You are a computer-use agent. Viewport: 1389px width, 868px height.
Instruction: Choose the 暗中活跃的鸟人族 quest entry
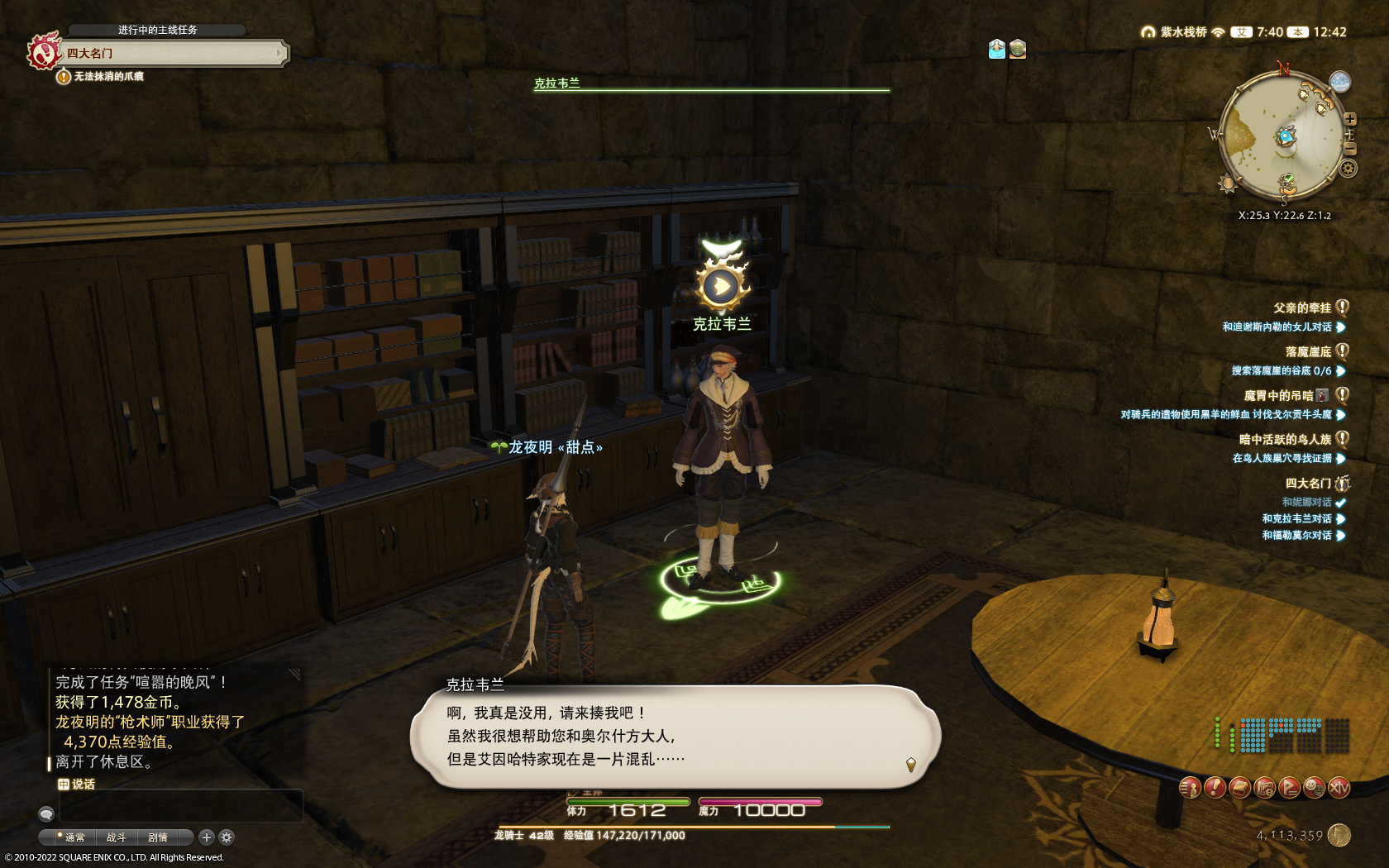coord(1285,440)
